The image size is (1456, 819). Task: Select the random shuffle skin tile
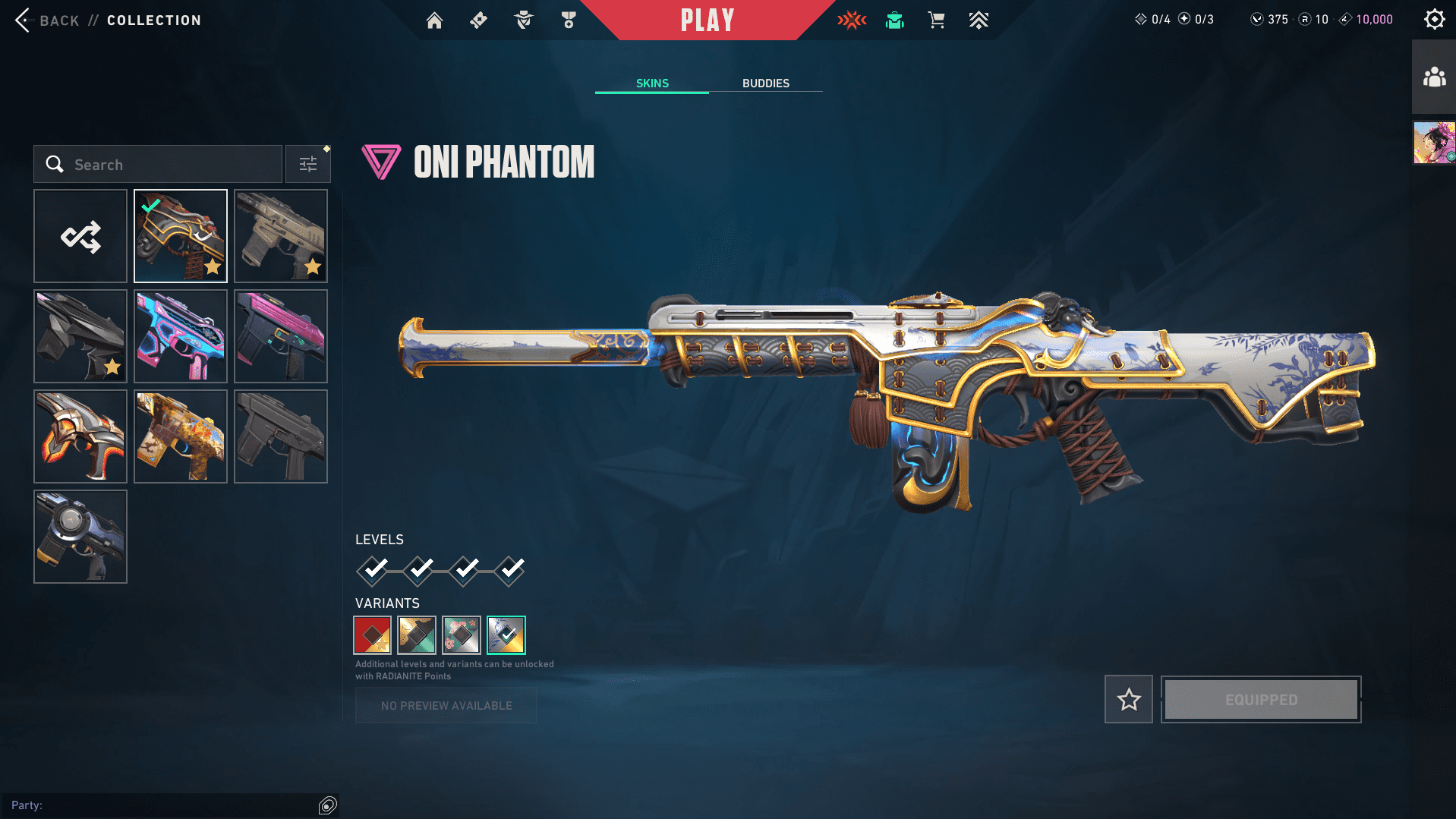point(80,236)
